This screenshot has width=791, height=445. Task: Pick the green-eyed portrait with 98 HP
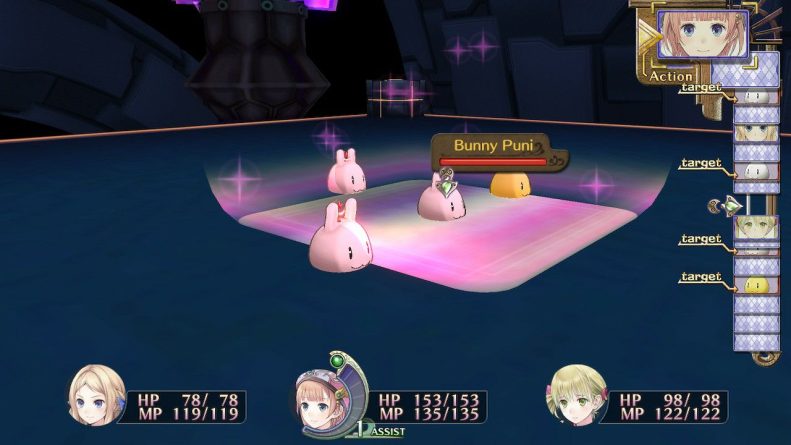pos(577,396)
